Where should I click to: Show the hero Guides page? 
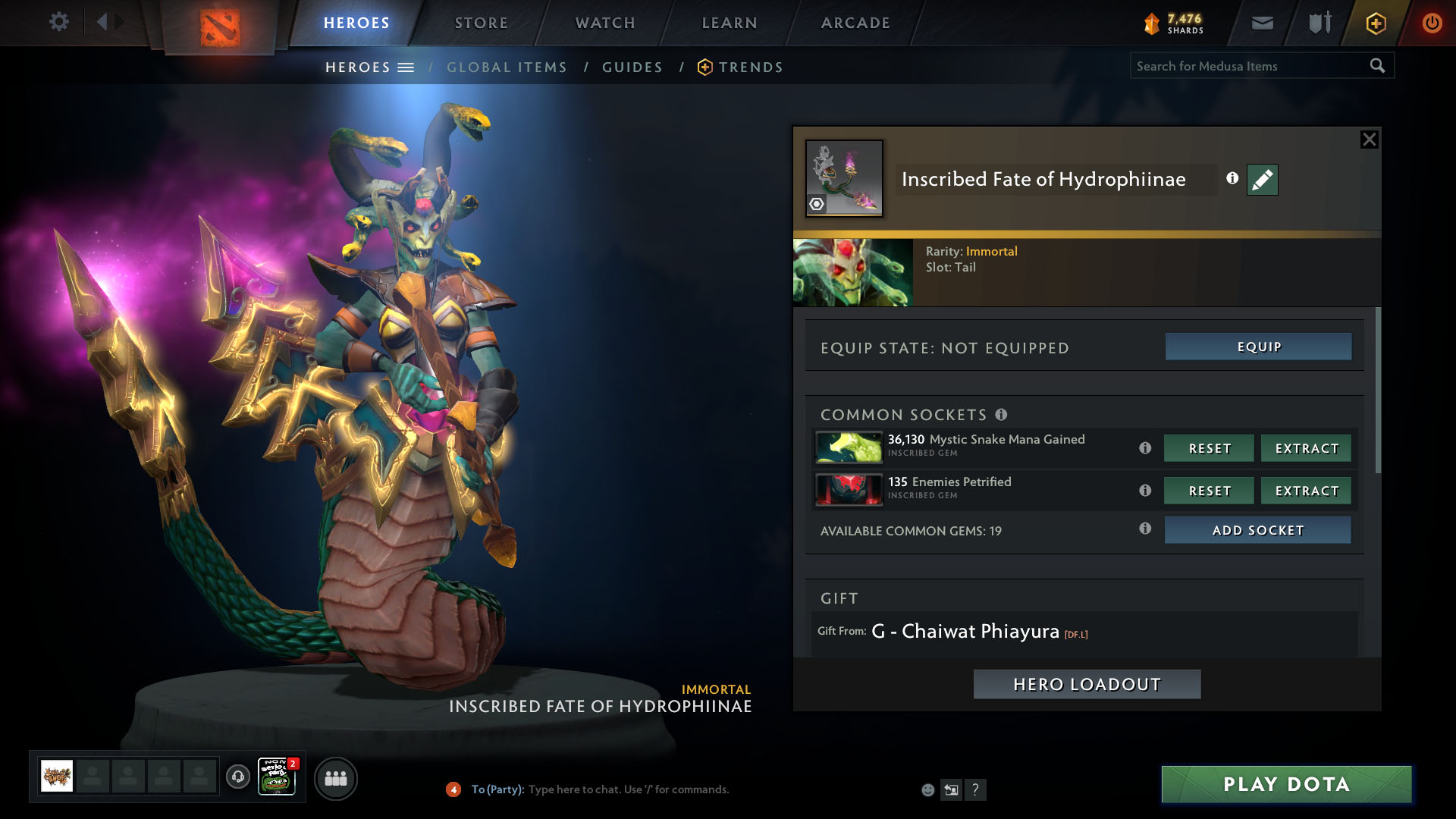tap(632, 67)
